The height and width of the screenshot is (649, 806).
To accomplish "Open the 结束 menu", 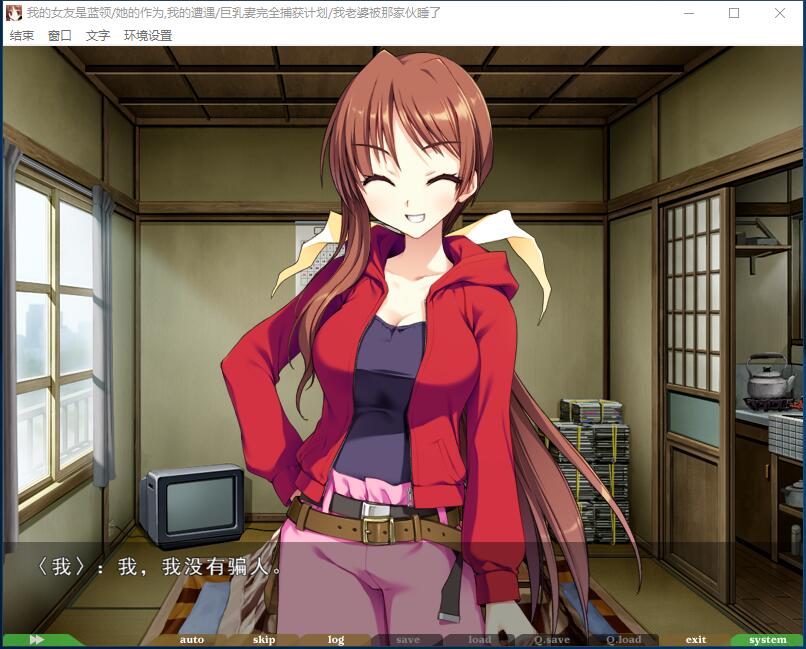I will [x=22, y=35].
